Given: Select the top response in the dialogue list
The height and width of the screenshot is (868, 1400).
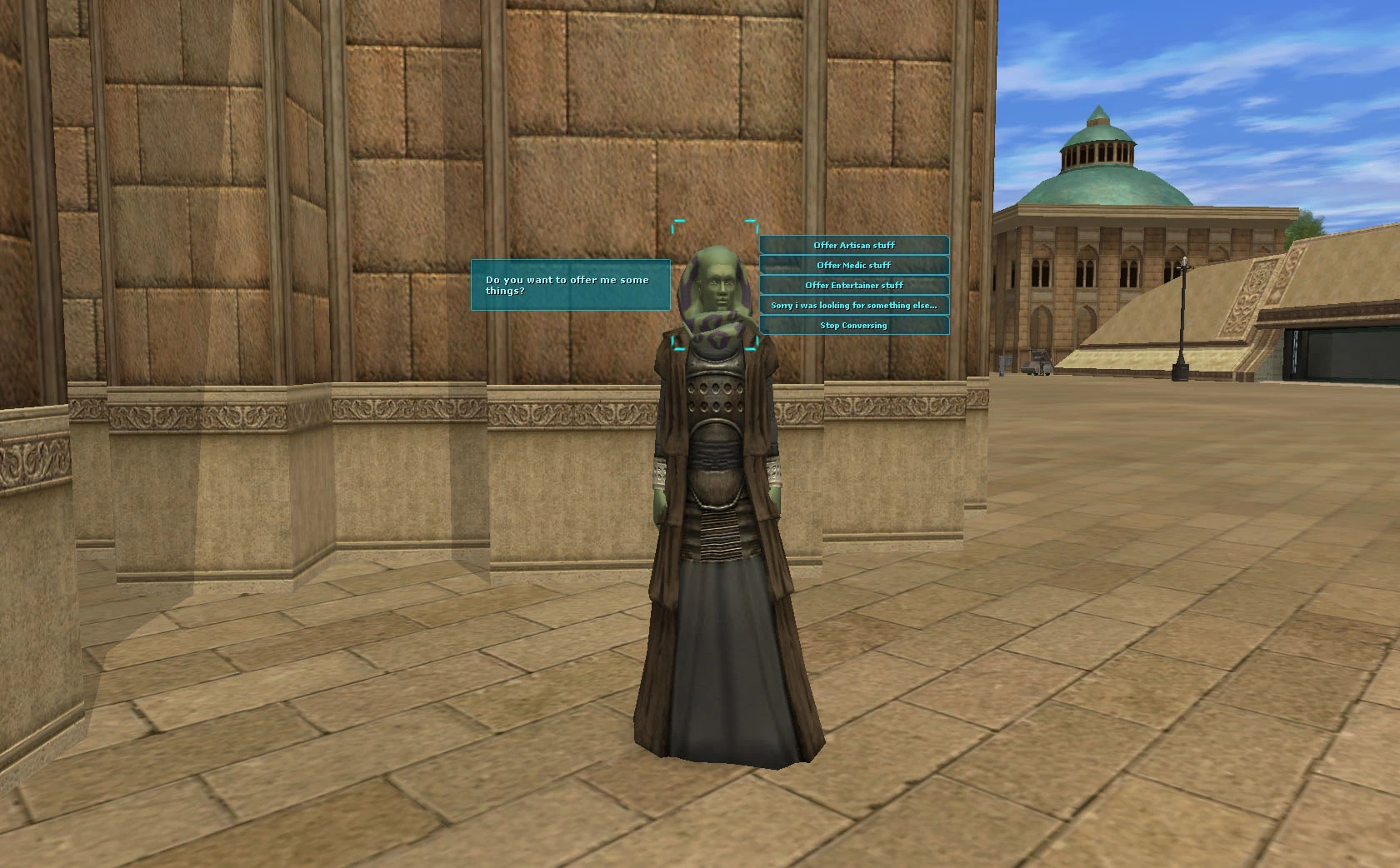Looking at the screenshot, I should tap(854, 245).
